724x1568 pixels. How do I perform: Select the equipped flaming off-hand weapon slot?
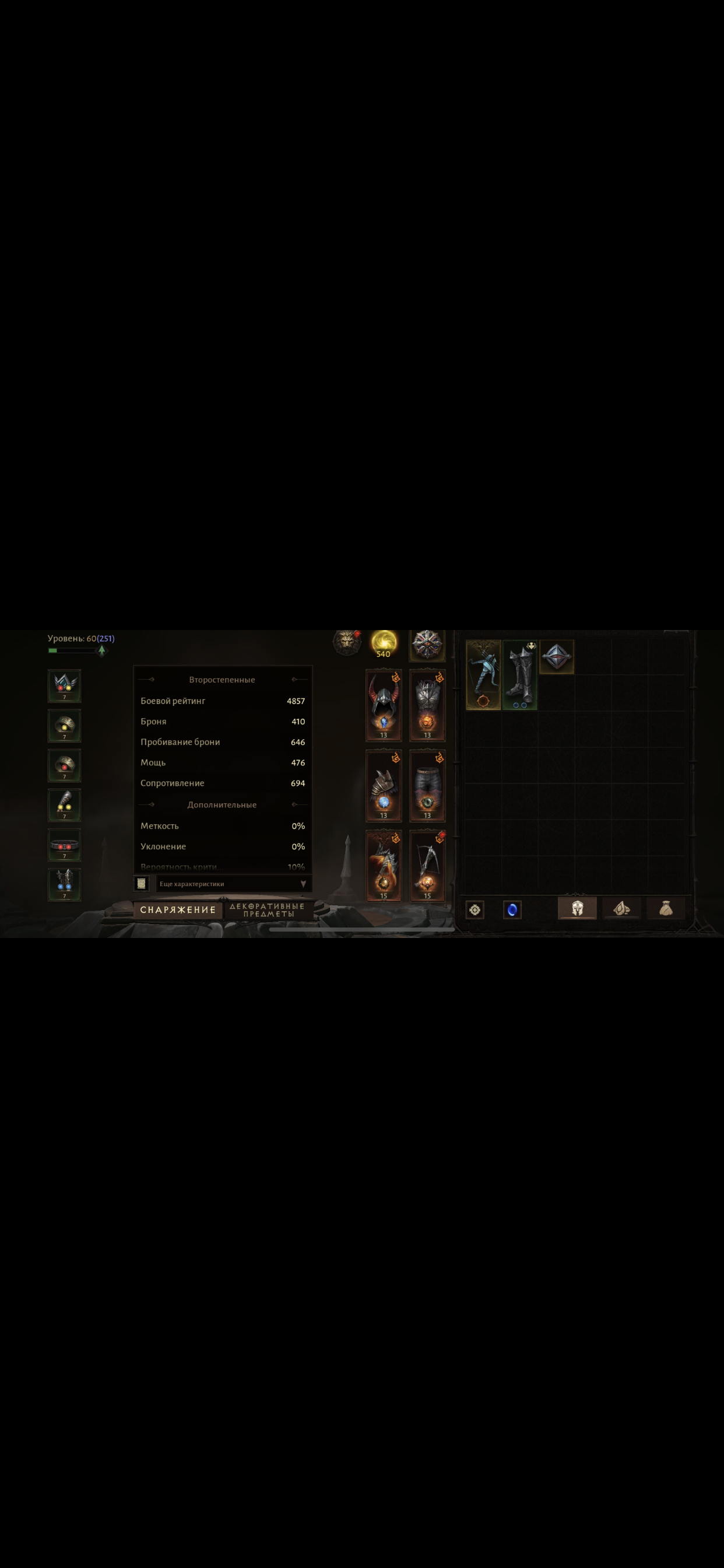(384, 865)
